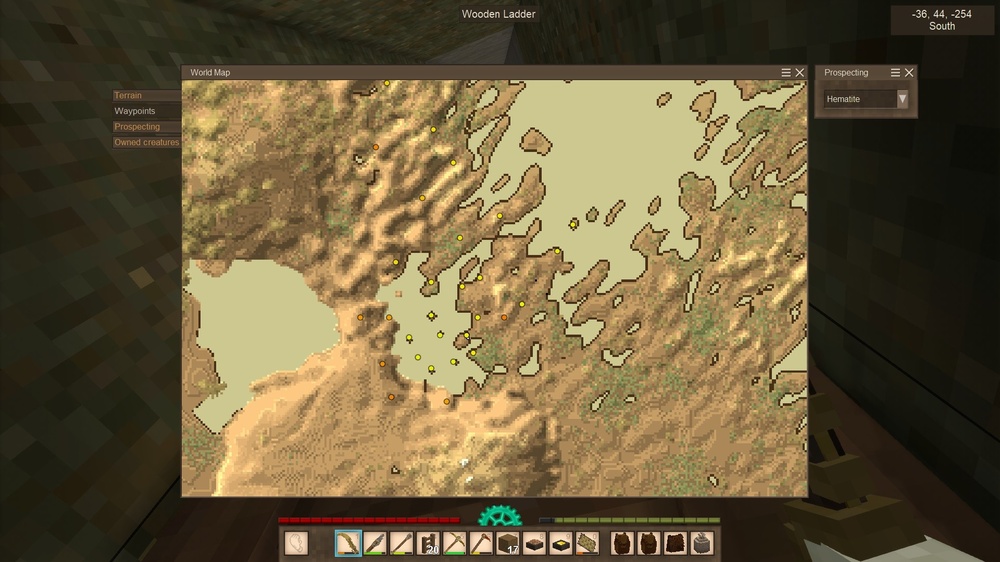1000x562 pixels.
Task: Open the World Map window menu
Action: tap(786, 73)
